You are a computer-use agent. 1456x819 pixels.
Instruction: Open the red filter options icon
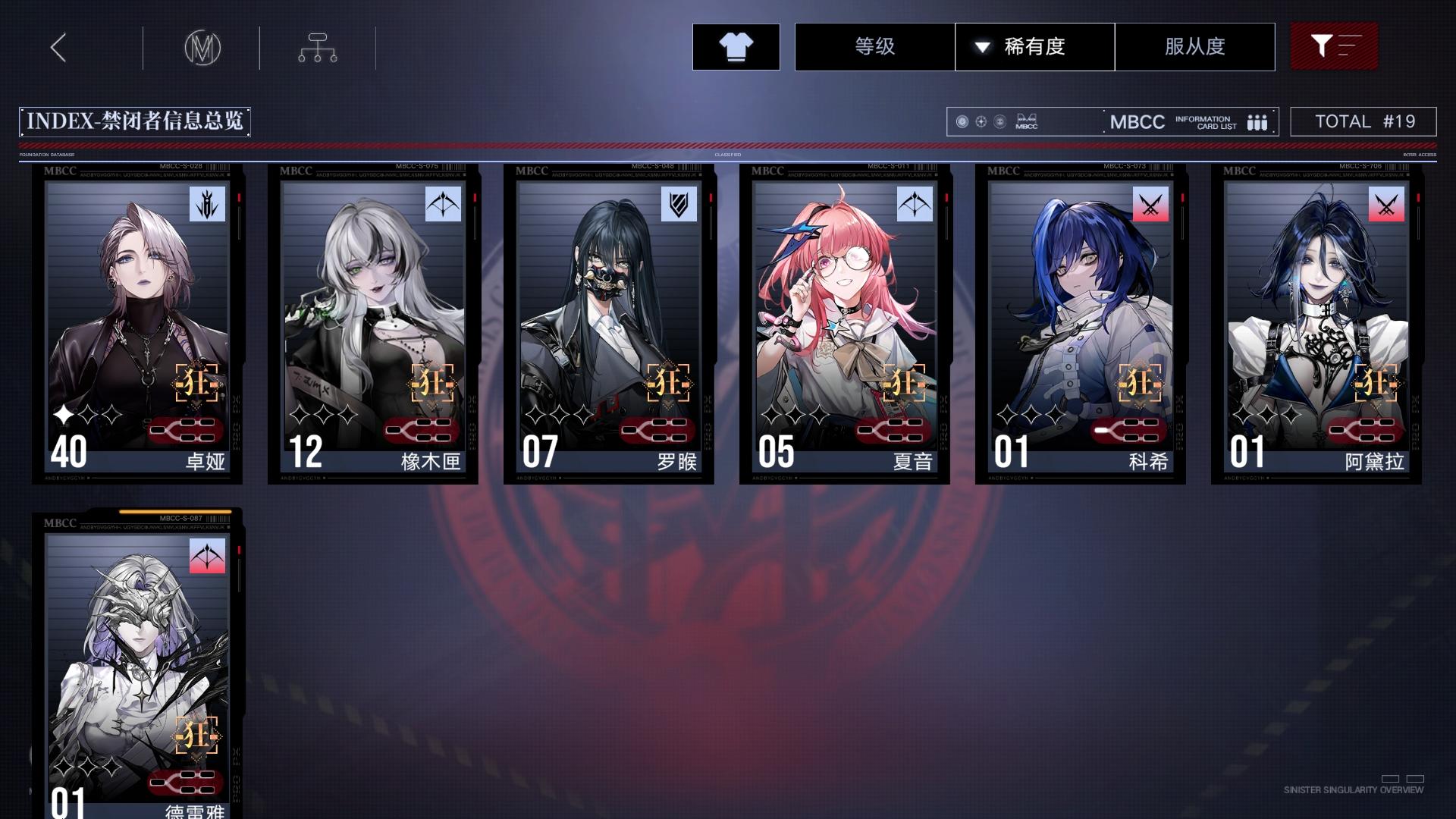1333,46
